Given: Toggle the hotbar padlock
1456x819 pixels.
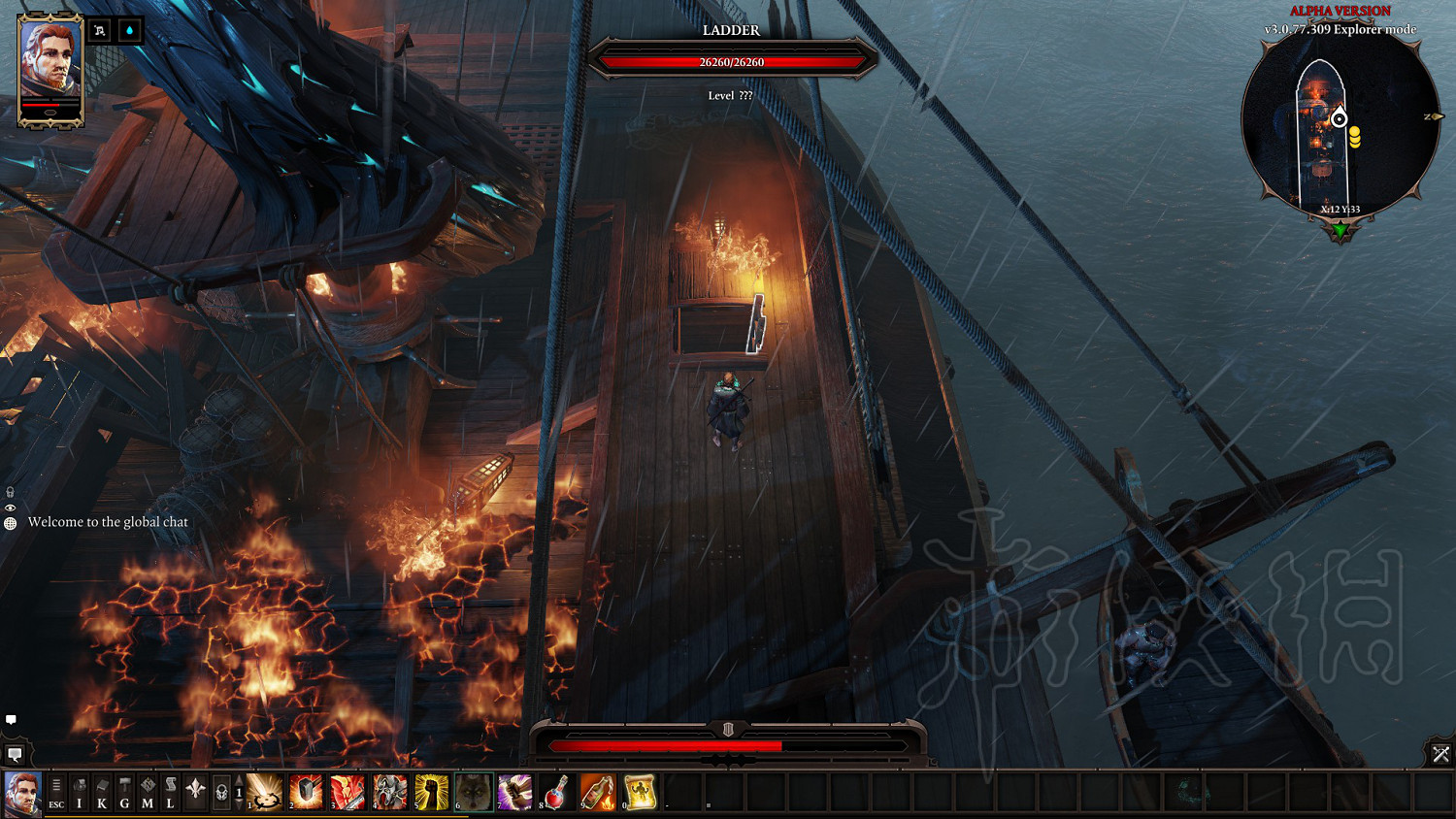Looking at the screenshot, I should (x=221, y=792).
